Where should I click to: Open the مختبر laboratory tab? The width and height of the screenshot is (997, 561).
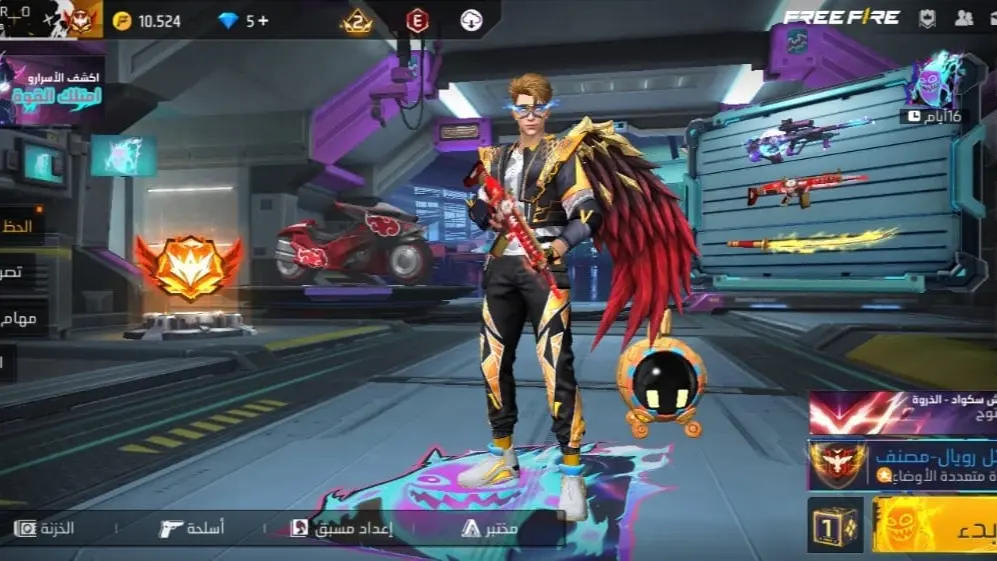point(490,528)
